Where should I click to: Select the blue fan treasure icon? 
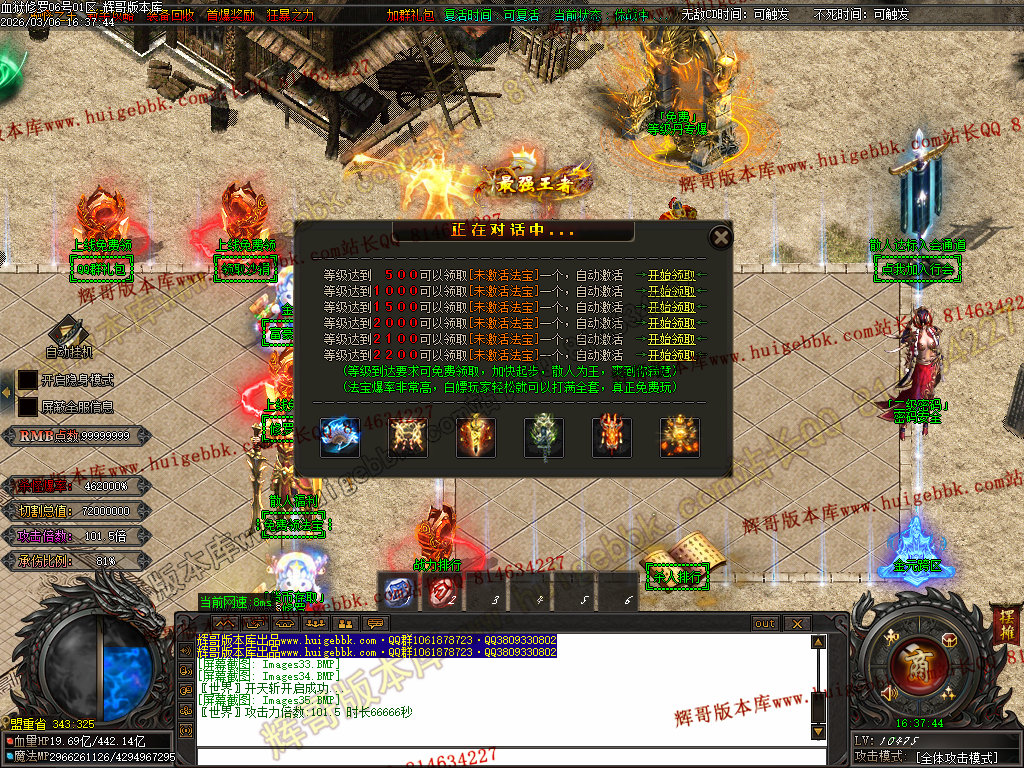click(340, 438)
